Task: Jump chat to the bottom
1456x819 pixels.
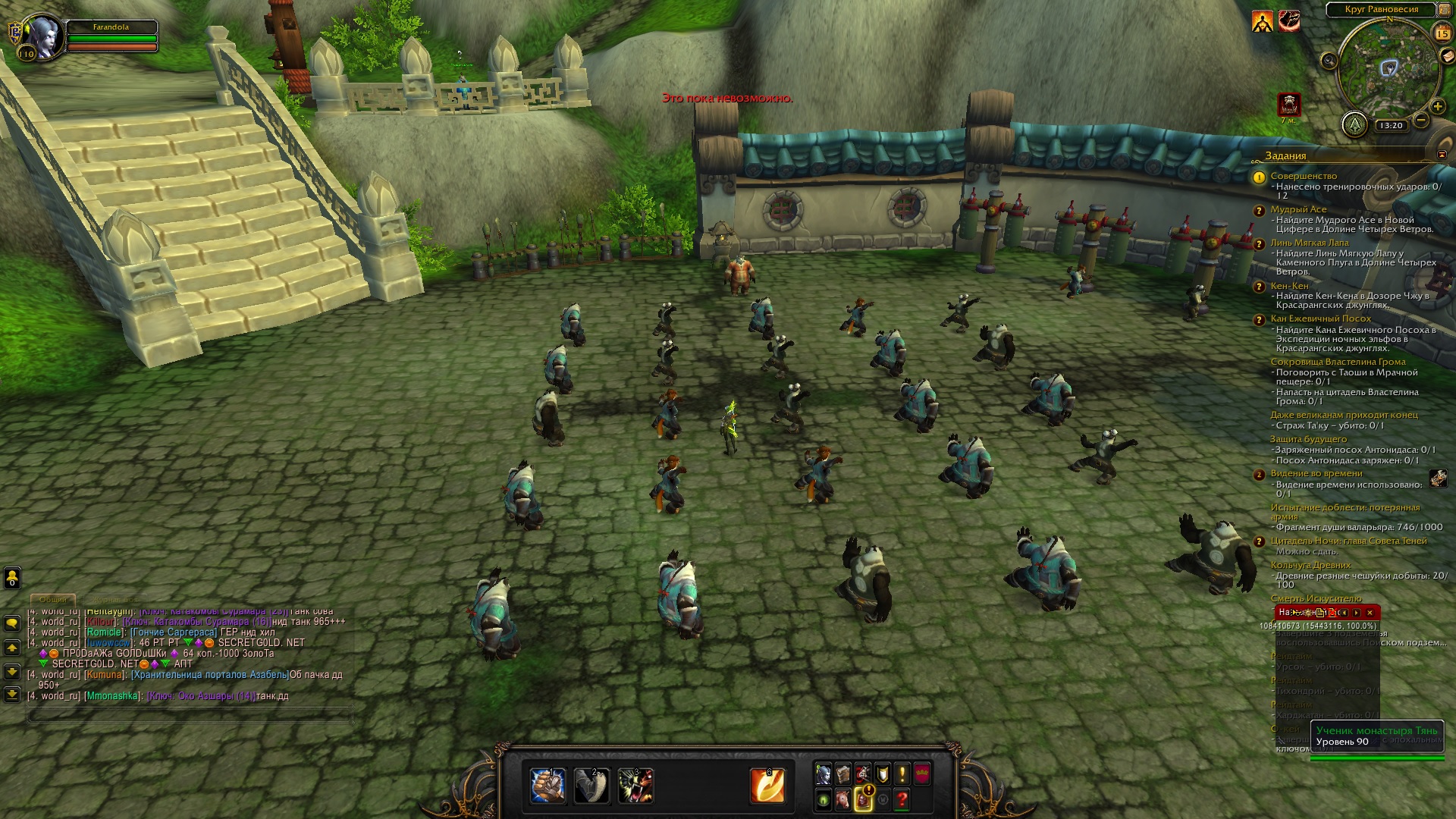Action: pos(12,694)
